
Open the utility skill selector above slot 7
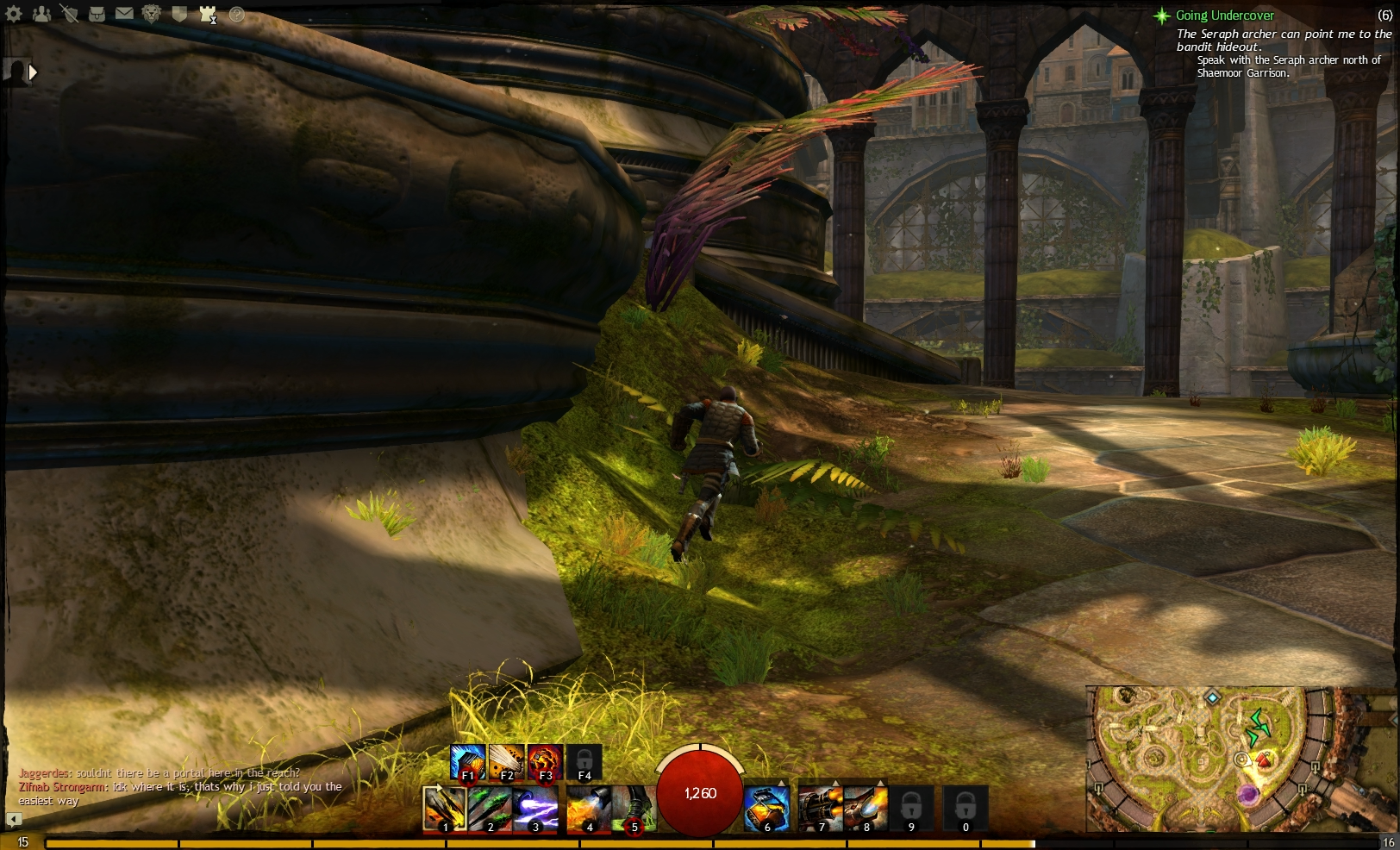[835, 782]
